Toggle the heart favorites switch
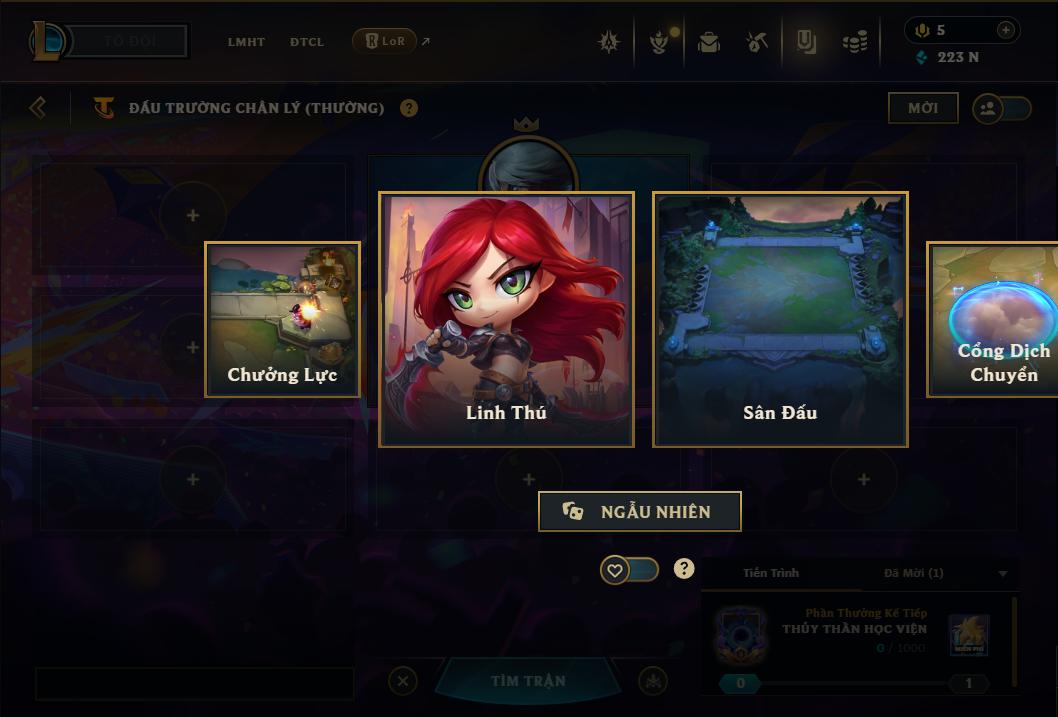The height and width of the screenshot is (717, 1058). pyautogui.click(x=629, y=570)
